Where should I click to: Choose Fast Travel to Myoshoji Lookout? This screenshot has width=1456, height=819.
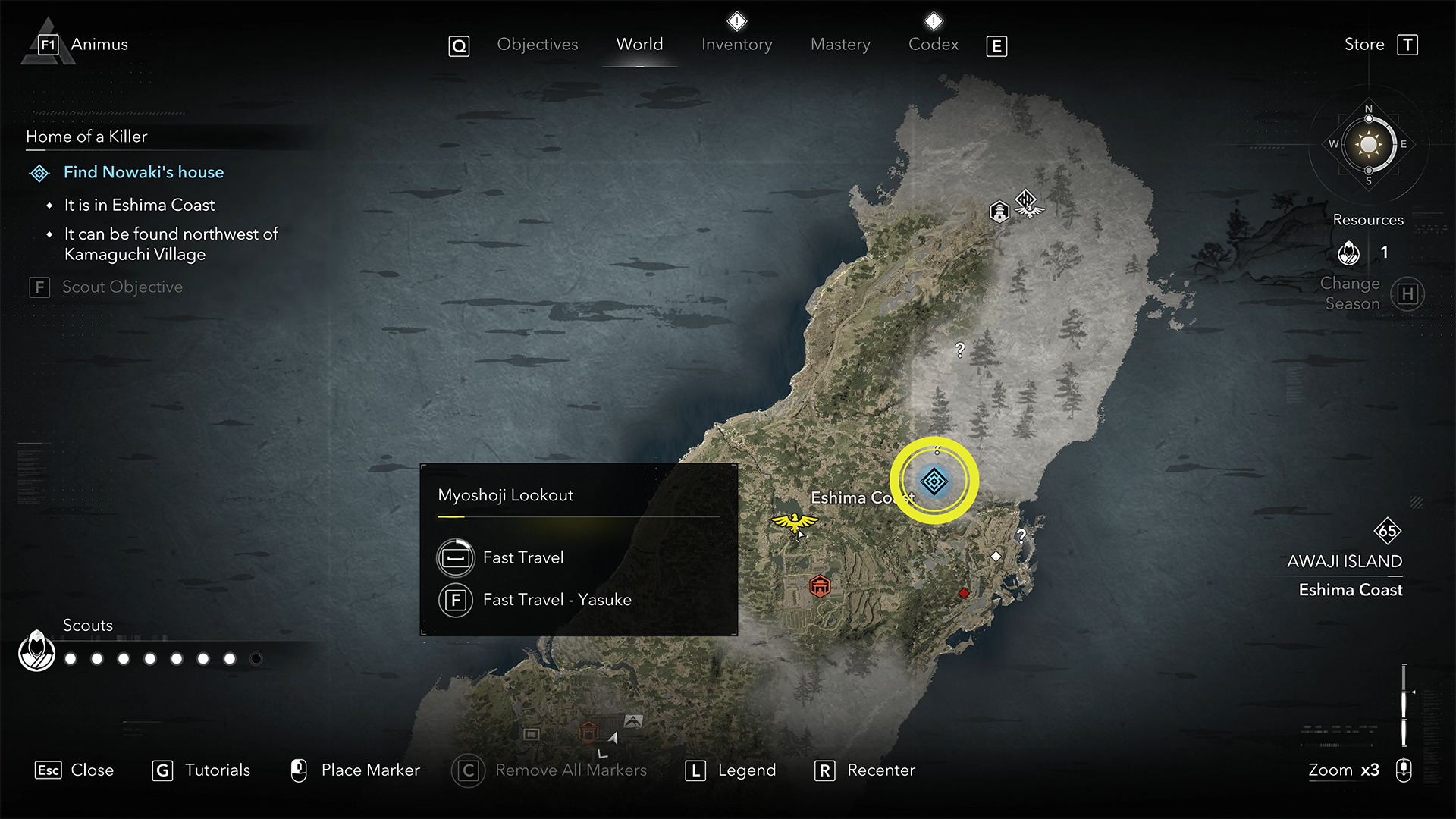point(523,557)
